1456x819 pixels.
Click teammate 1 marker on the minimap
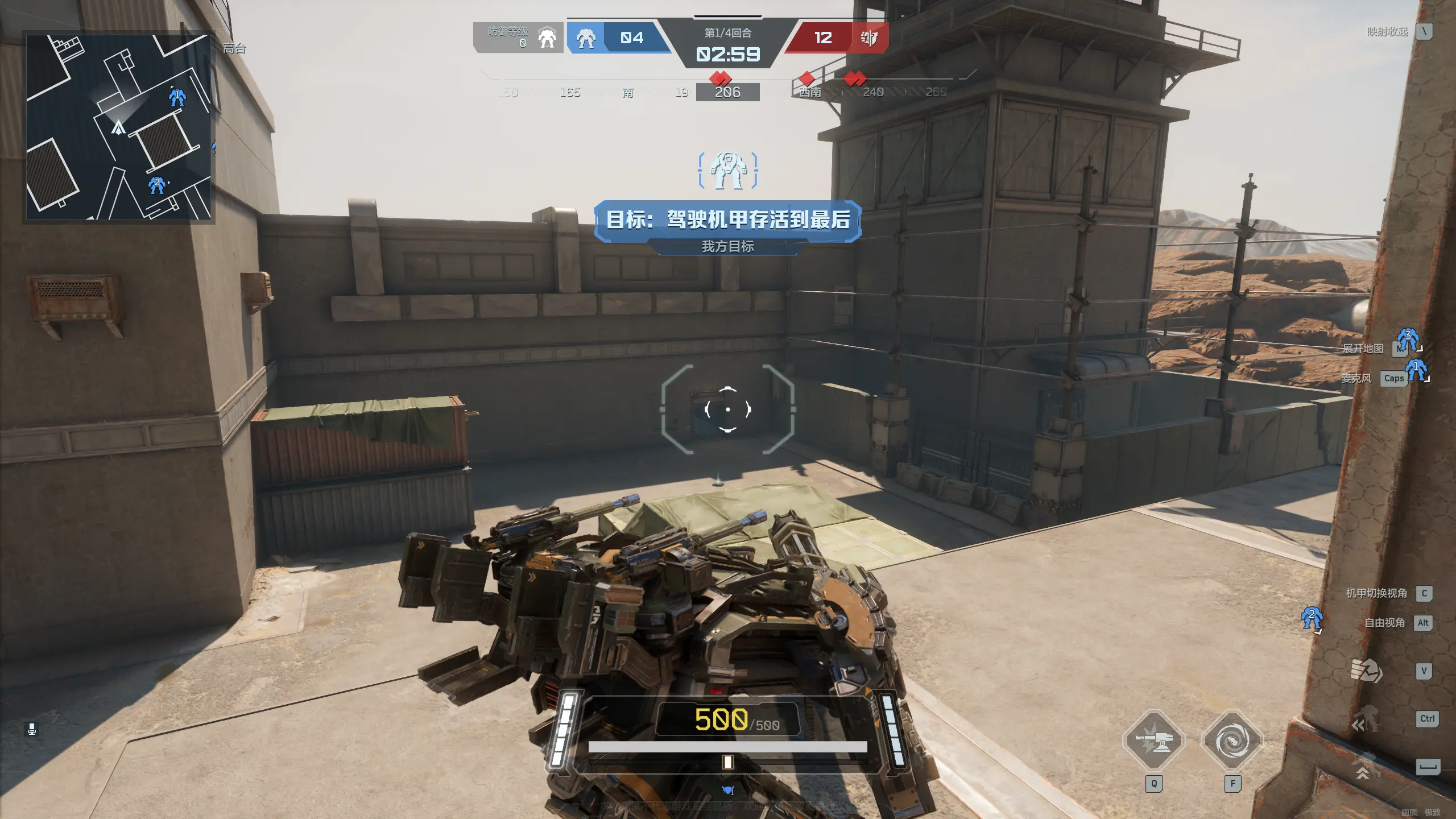(177, 97)
